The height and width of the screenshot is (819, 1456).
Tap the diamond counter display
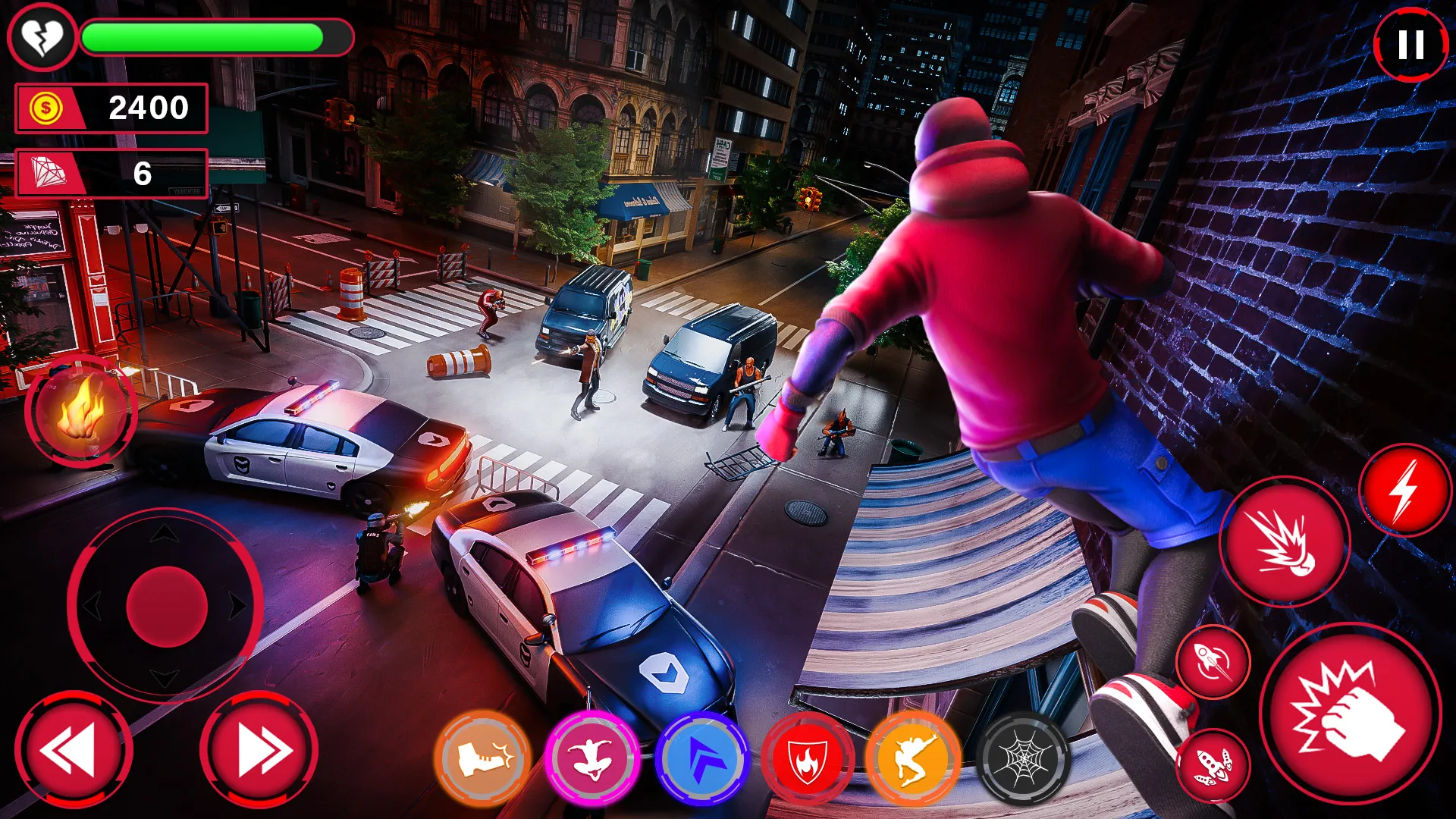(x=112, y=173)
